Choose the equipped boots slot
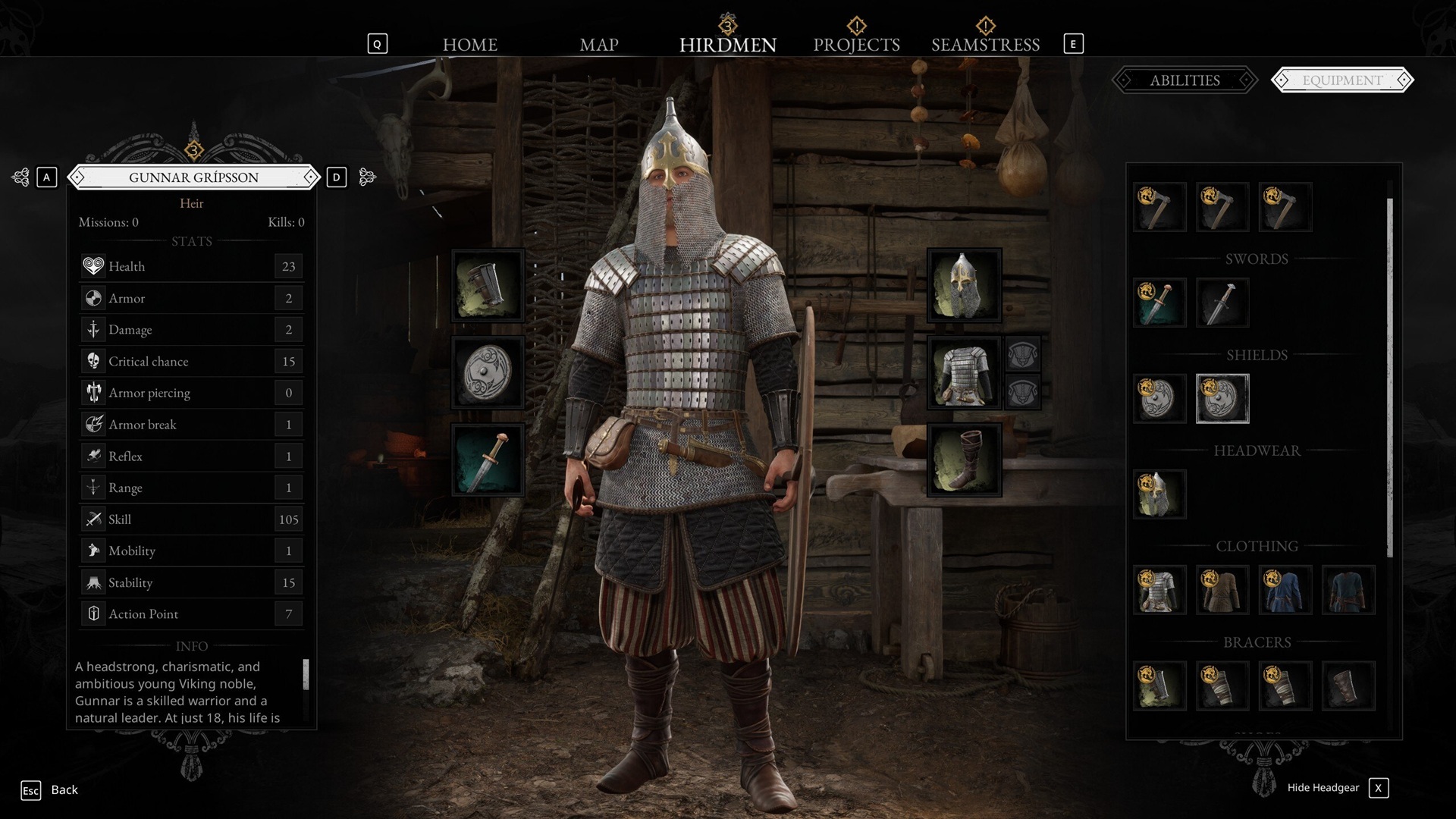The height and width of the screenshot is (819, 1456). pos(964,460)
